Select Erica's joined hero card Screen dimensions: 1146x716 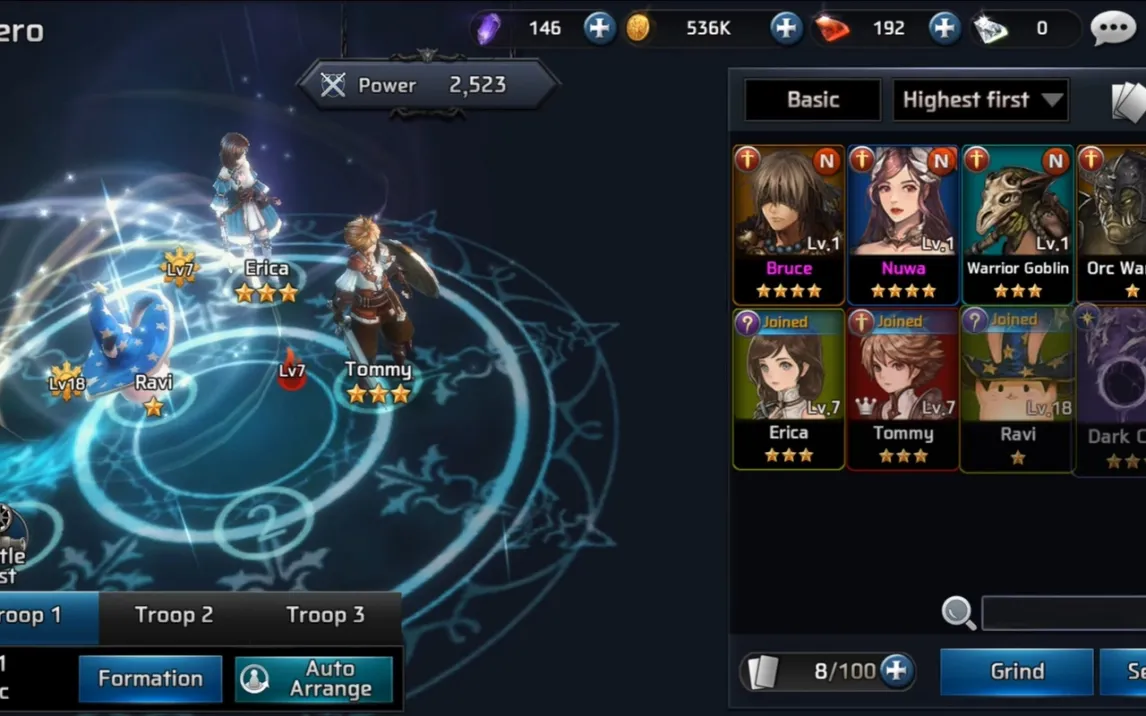(789, 389)
